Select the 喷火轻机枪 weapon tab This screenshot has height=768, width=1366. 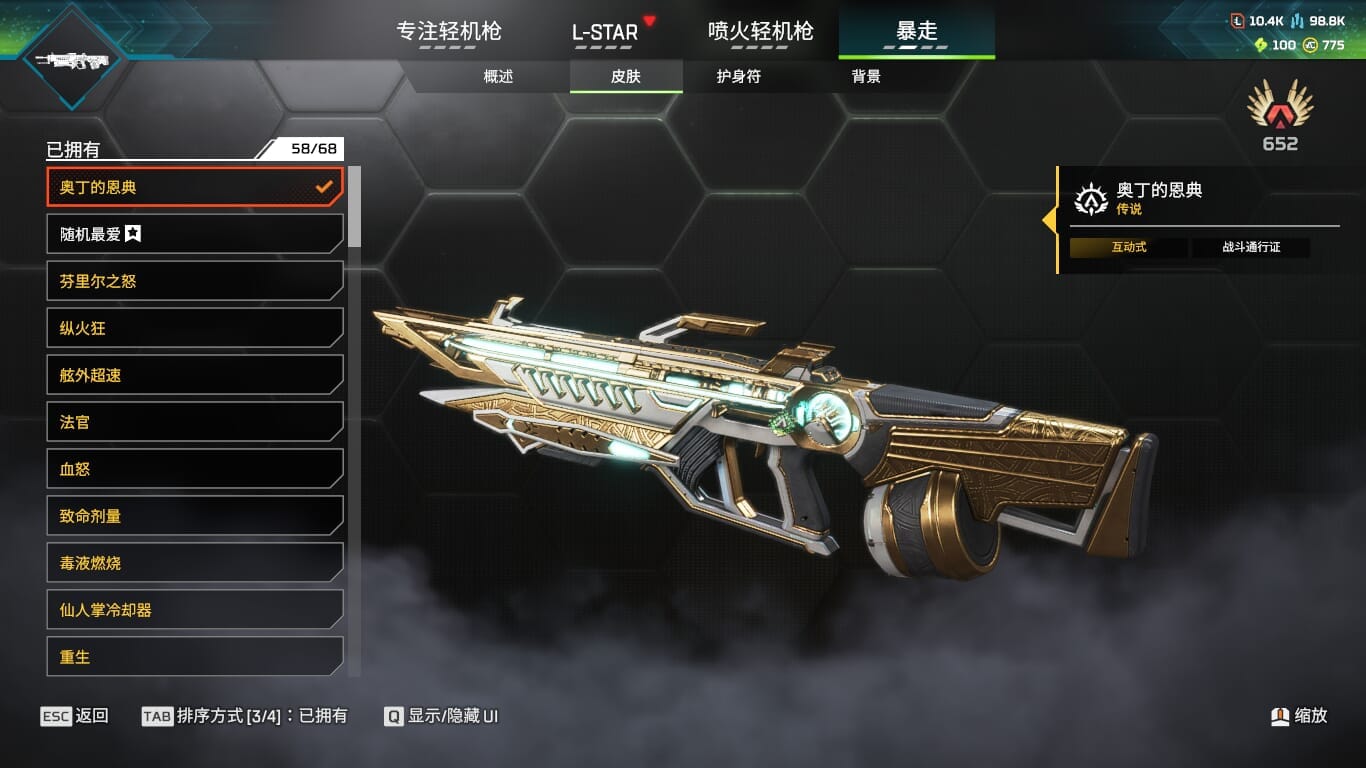(760, 31)
